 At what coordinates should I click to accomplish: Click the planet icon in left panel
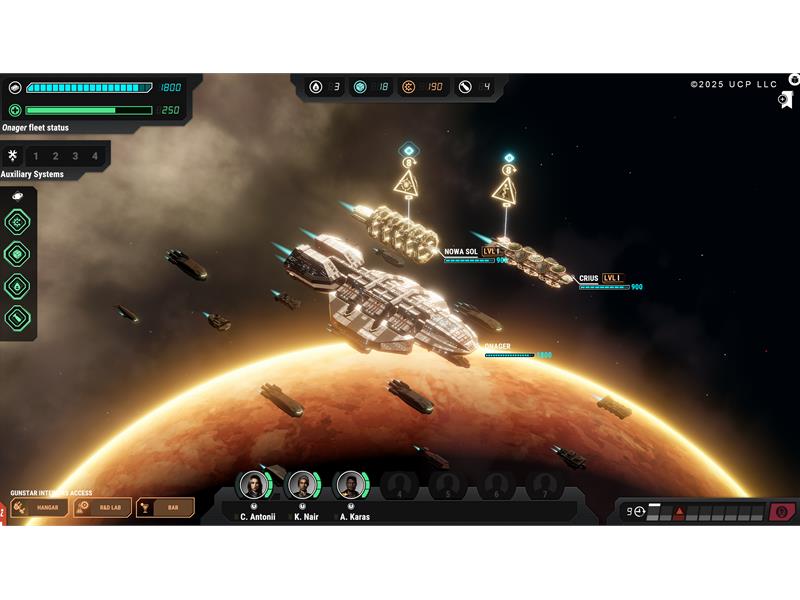(17, 196)
